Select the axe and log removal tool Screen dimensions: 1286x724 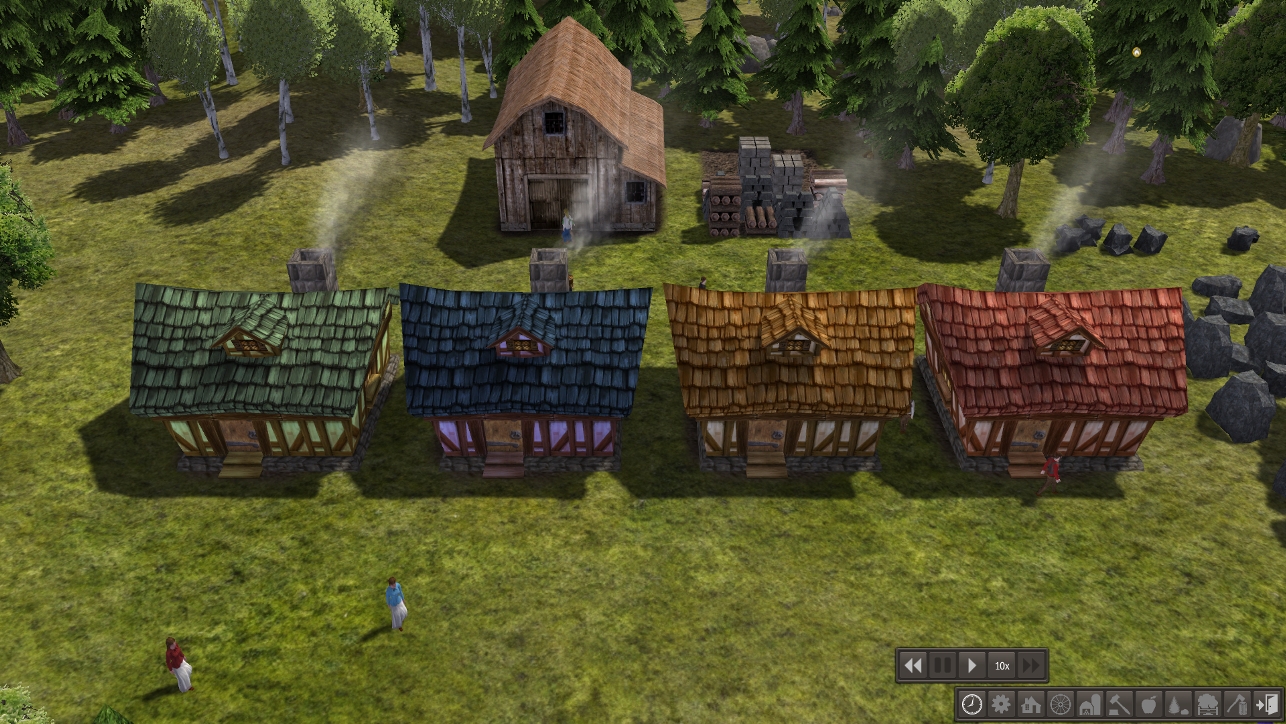click(1237, 704)
